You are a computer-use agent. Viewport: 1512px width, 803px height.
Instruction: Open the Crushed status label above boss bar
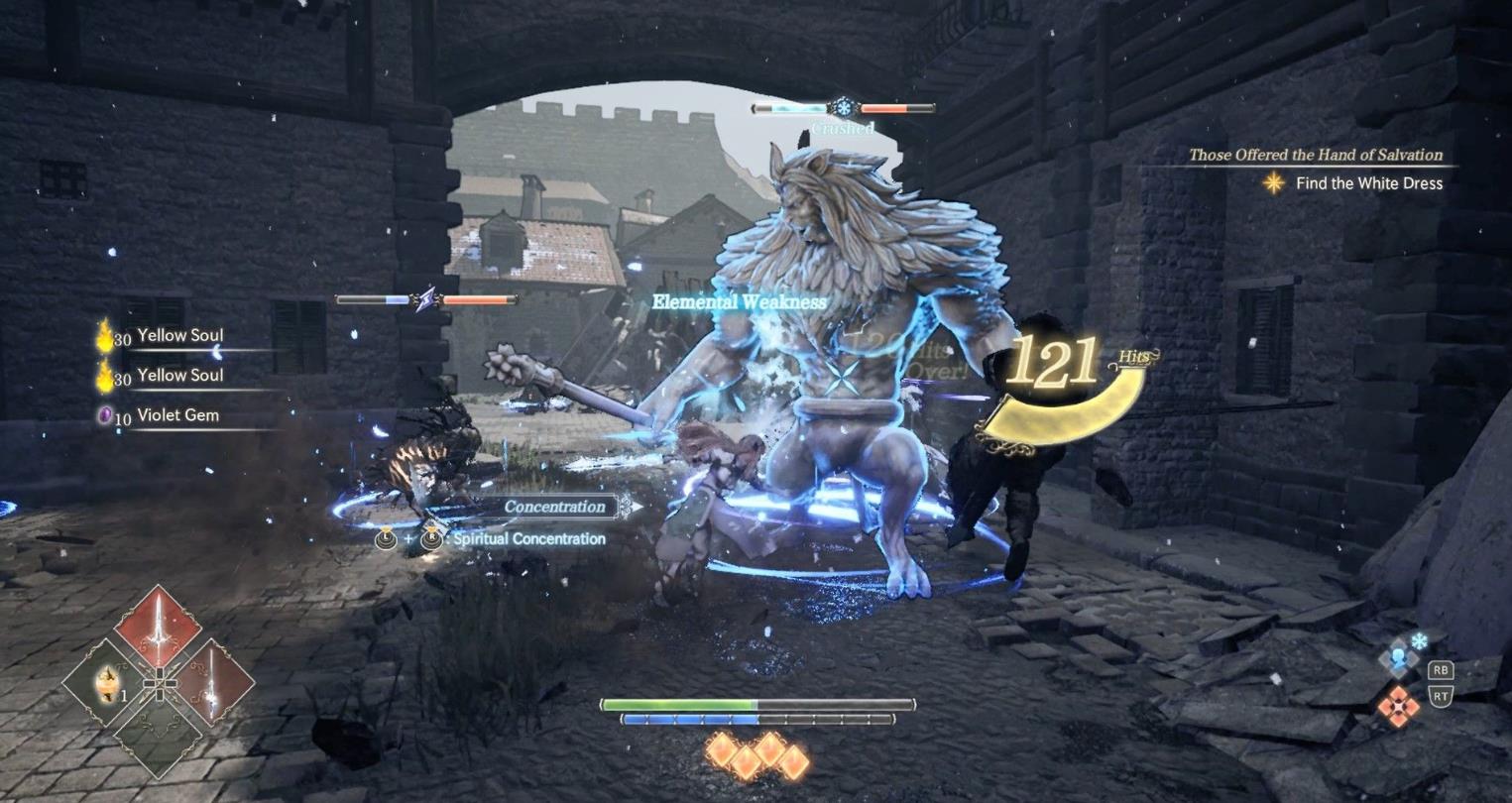(842, 128)
